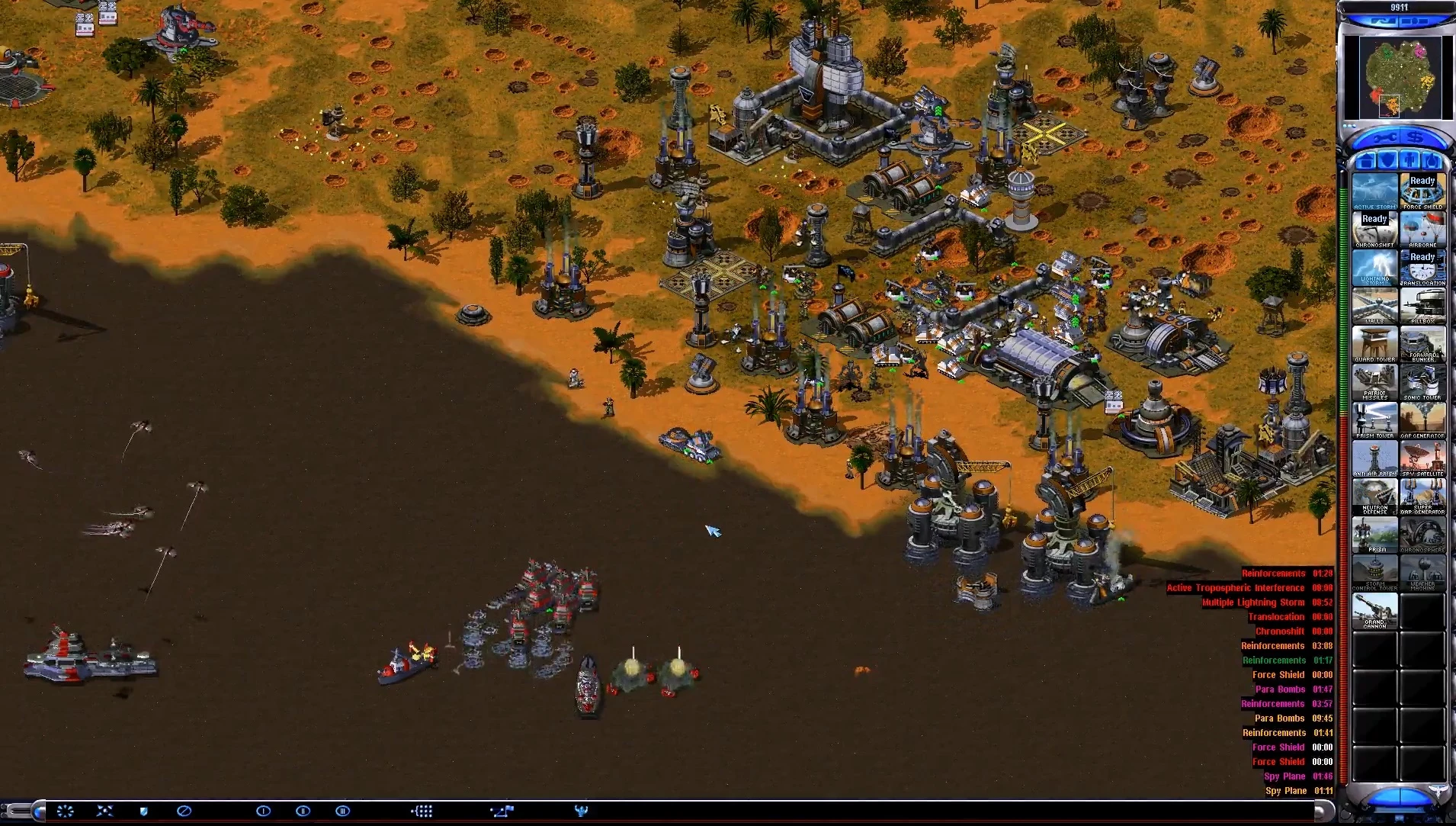The image size is (1456, 826).
Task: Launch the Lightning Storm icon
Action: [1374, 267]
